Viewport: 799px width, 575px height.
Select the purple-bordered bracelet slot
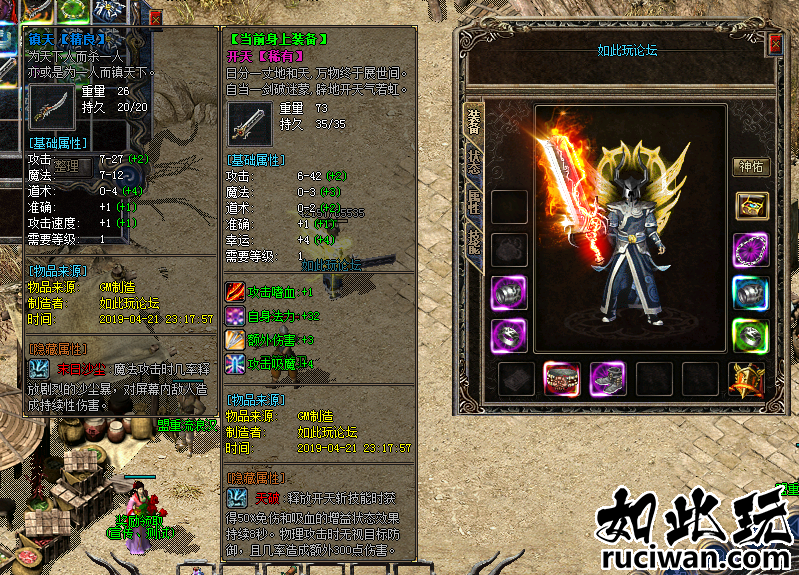pos(509,292)
